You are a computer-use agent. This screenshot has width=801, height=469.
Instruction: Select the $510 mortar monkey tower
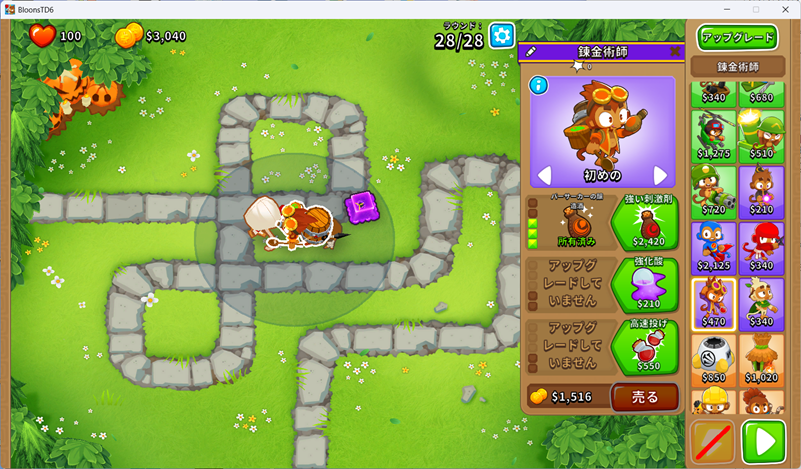762,134
